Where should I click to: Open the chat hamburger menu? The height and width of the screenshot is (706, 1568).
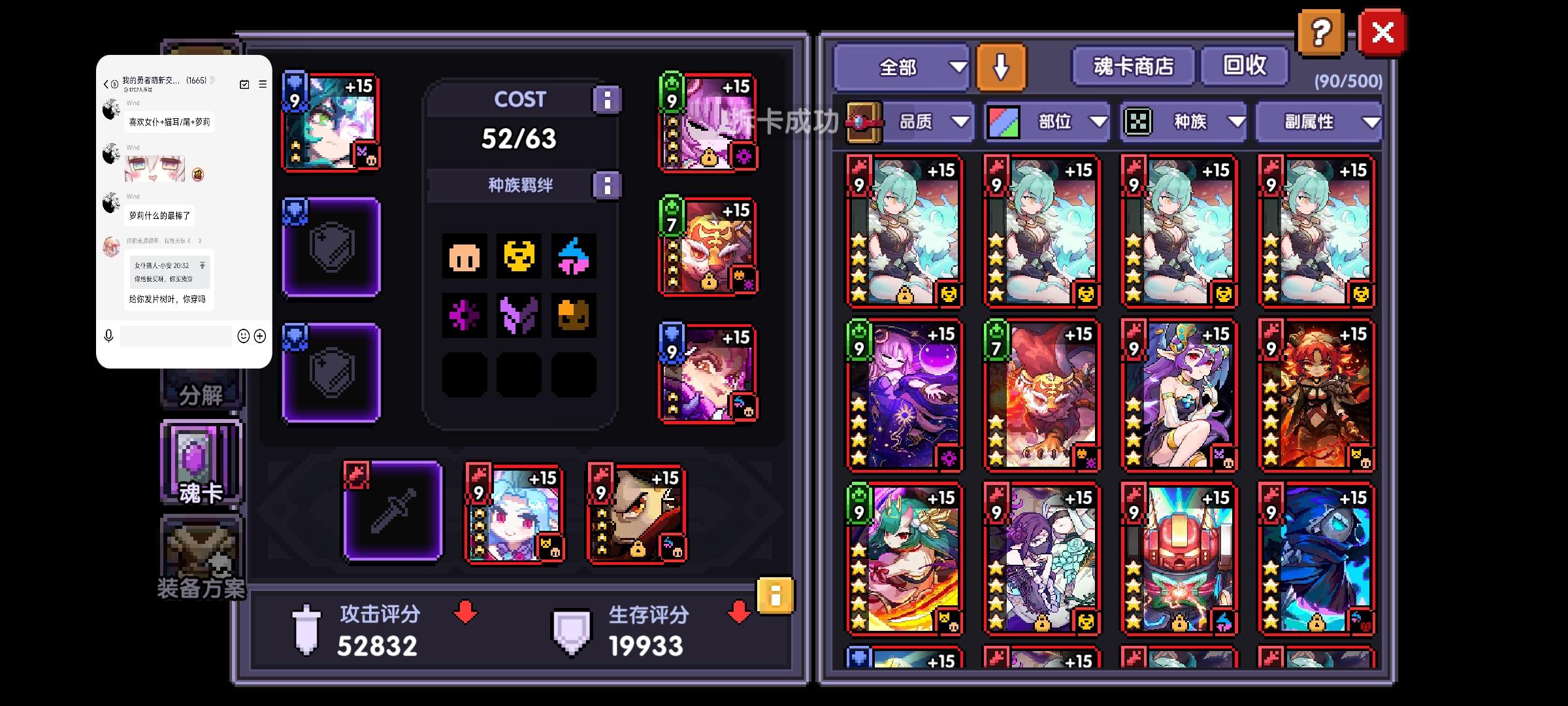pos(262,84)
